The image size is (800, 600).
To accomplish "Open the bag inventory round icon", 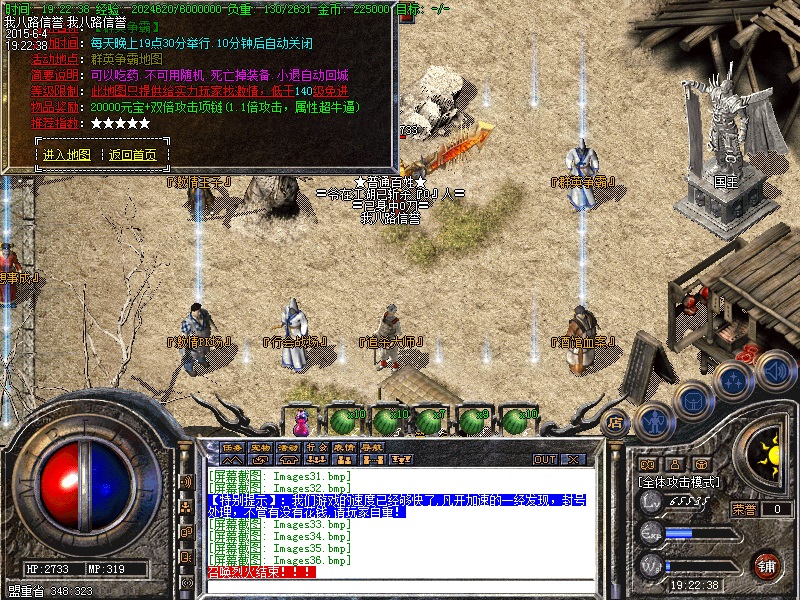I will tap(692, 400).
